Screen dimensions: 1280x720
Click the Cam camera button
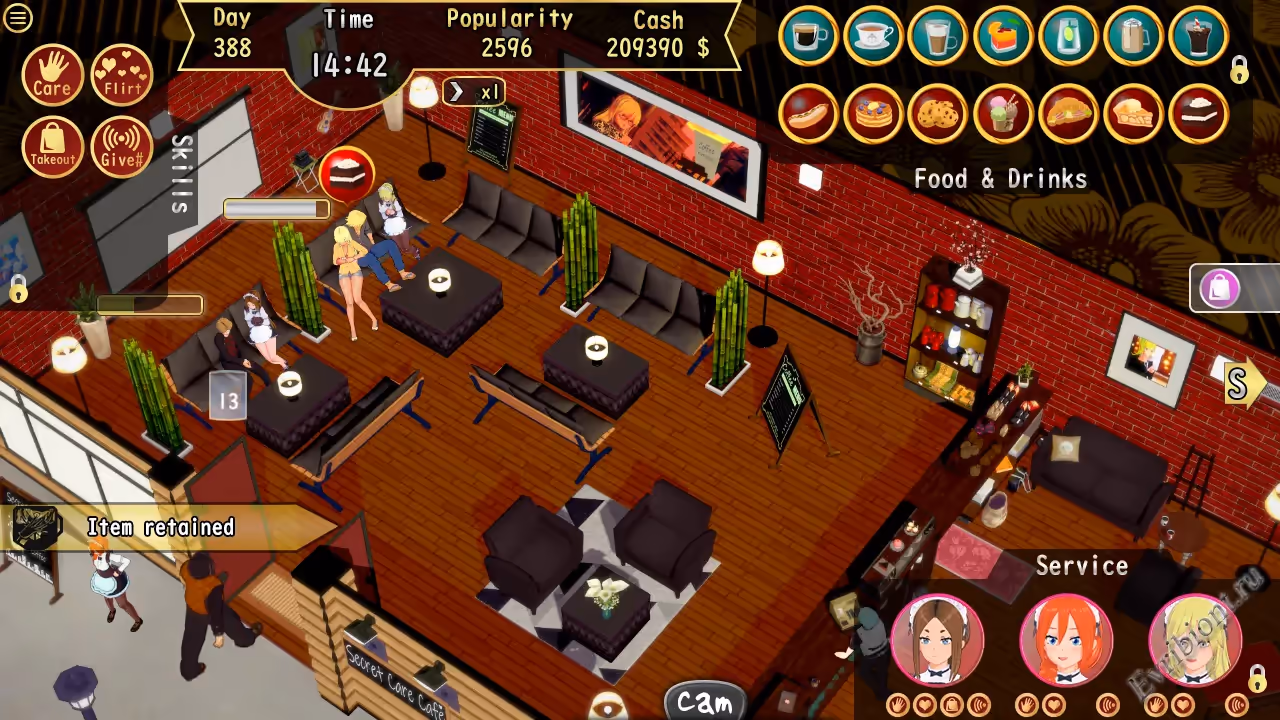(705, 701)
